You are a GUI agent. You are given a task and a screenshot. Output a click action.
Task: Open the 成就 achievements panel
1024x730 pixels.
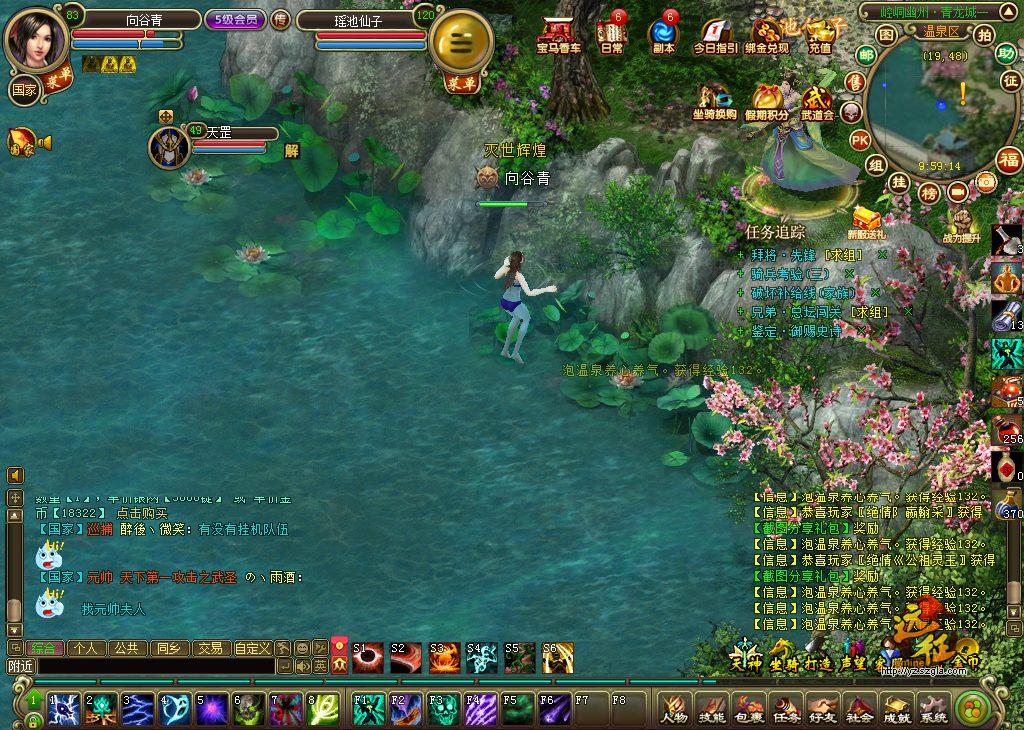coord(896,709)
